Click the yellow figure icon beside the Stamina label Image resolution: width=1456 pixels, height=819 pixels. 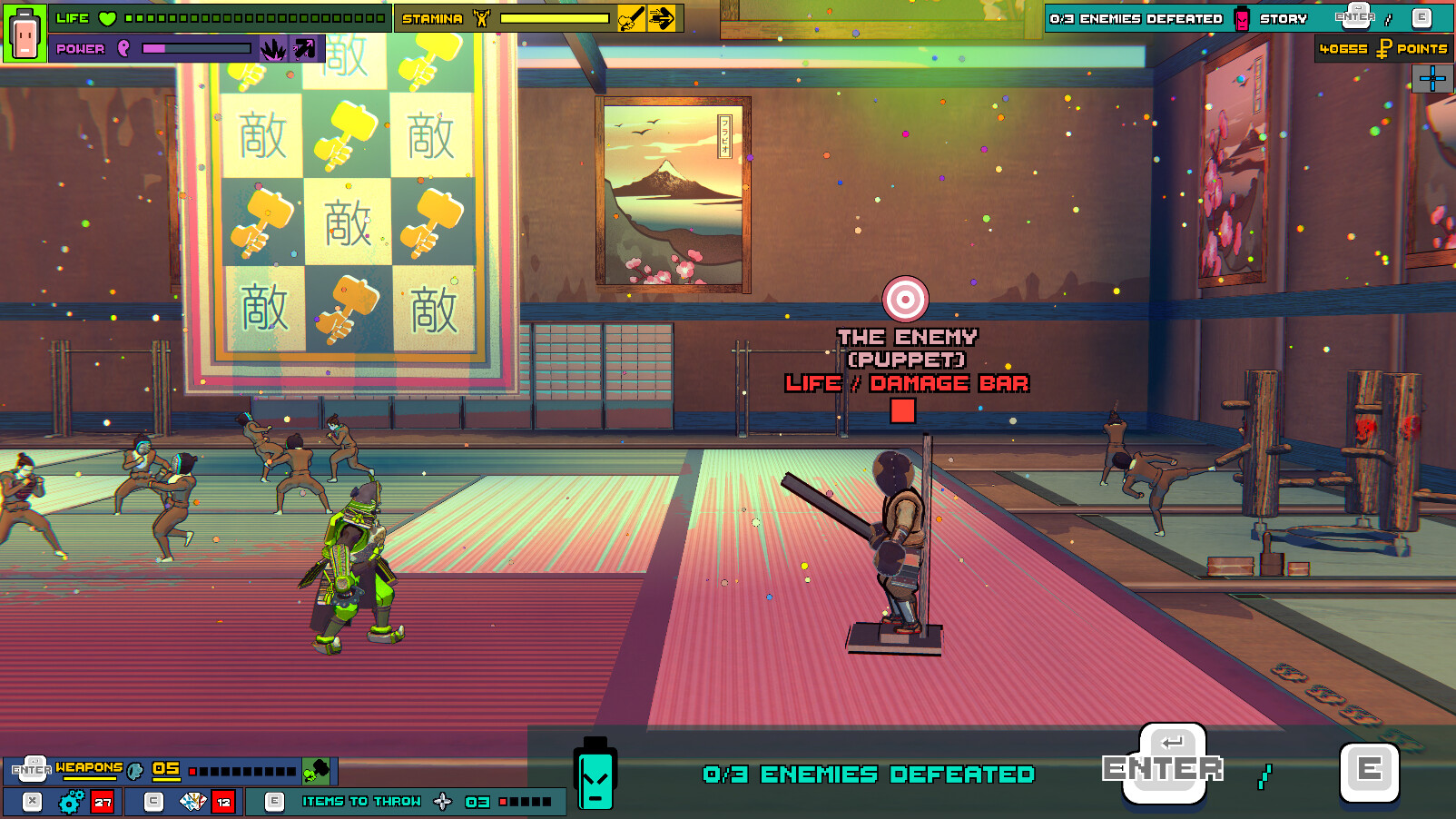[479, 18]
